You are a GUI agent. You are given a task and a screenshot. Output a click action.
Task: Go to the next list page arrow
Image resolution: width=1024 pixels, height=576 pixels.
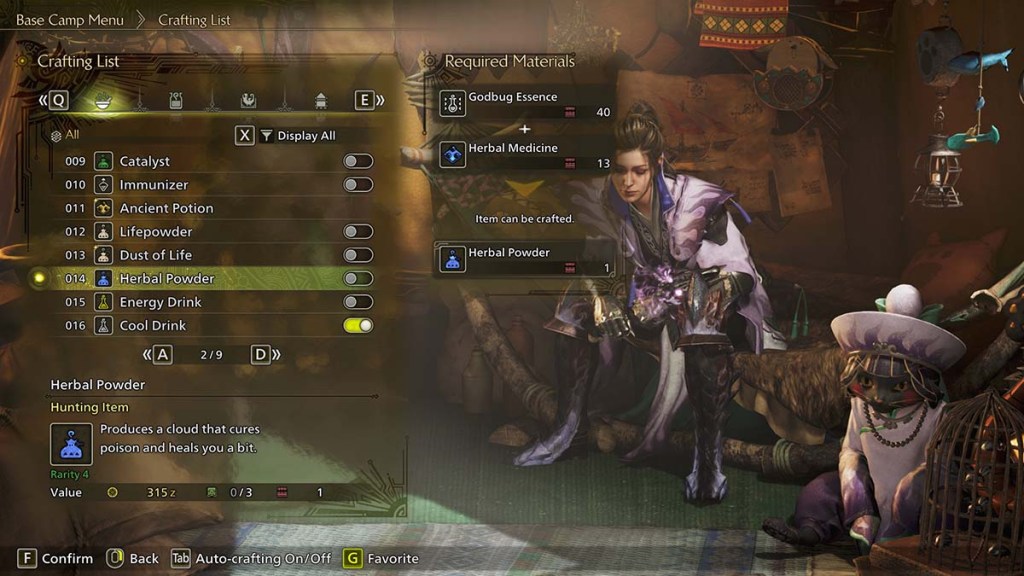(262, 354)
